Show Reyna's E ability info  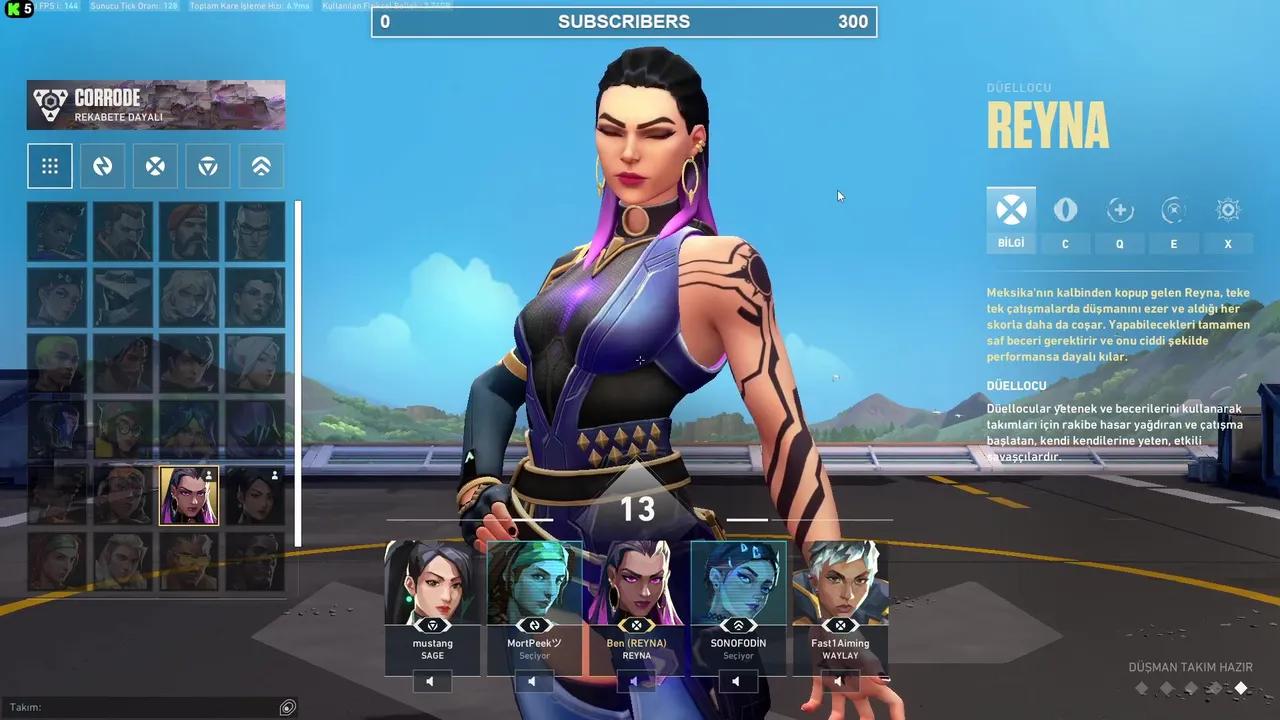(1173, 210)
